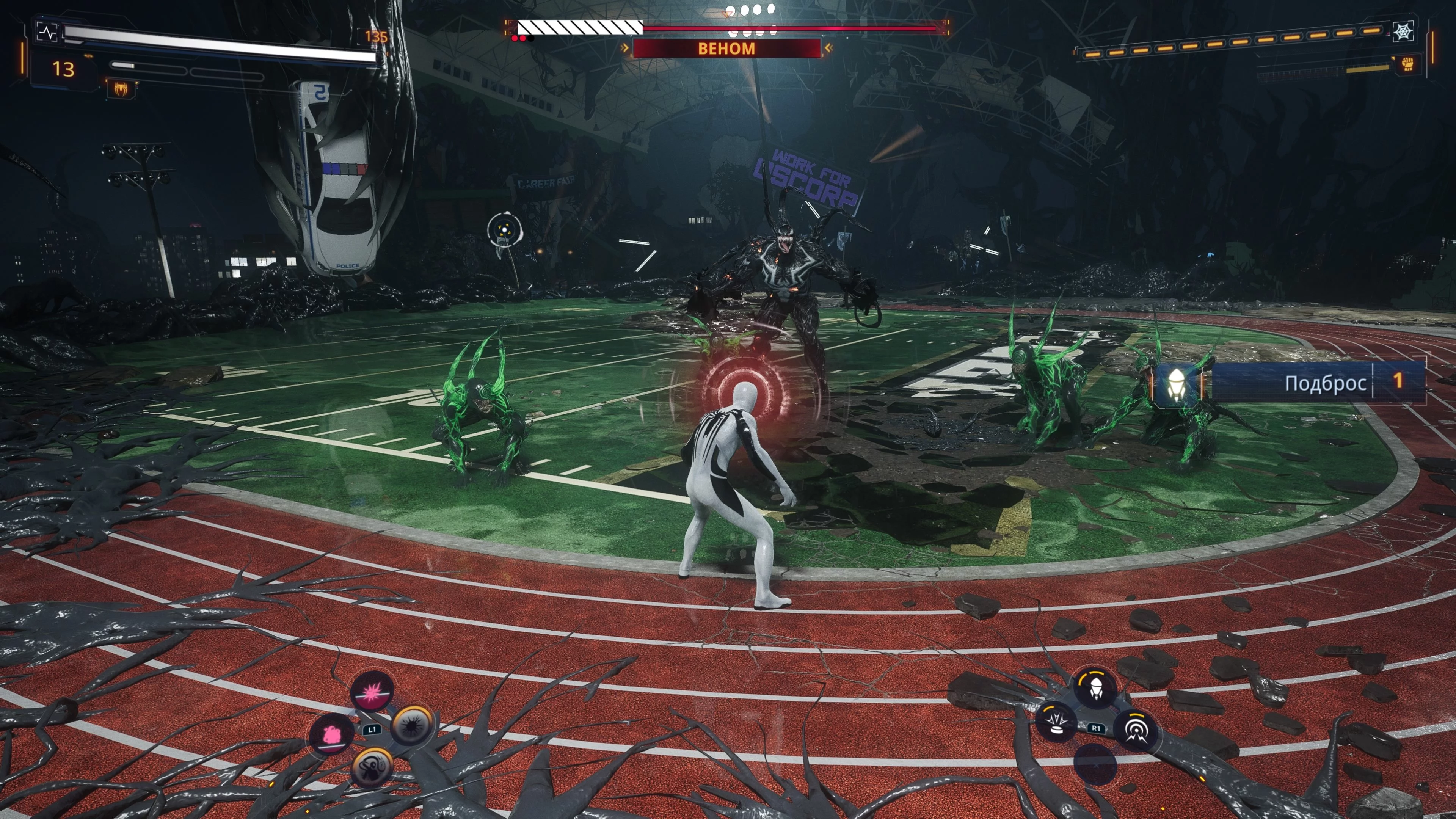Screen dimensions: 1456x819
Task: Click the orange spider emblem icon
Action: (121, 89)
